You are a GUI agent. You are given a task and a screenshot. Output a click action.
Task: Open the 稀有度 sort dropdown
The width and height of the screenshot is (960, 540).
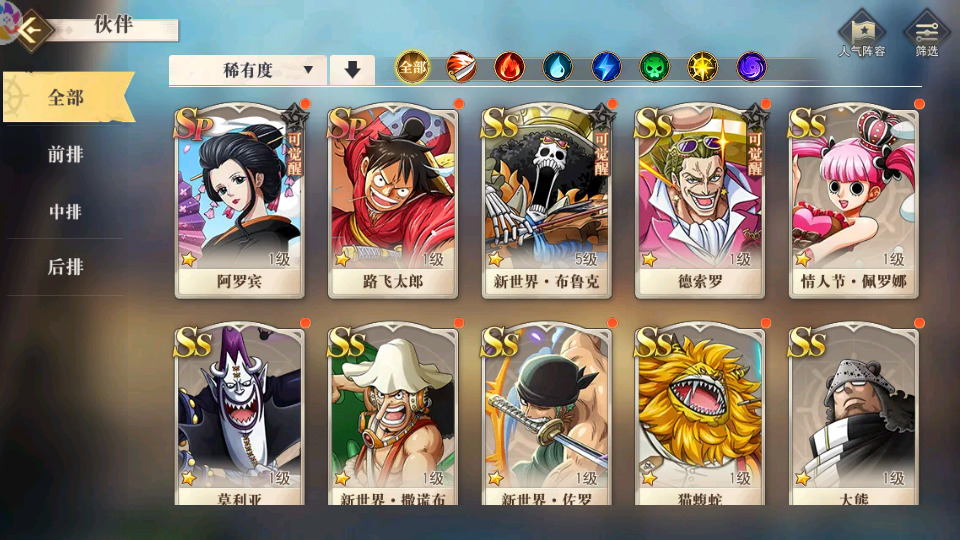coord(248,70)
